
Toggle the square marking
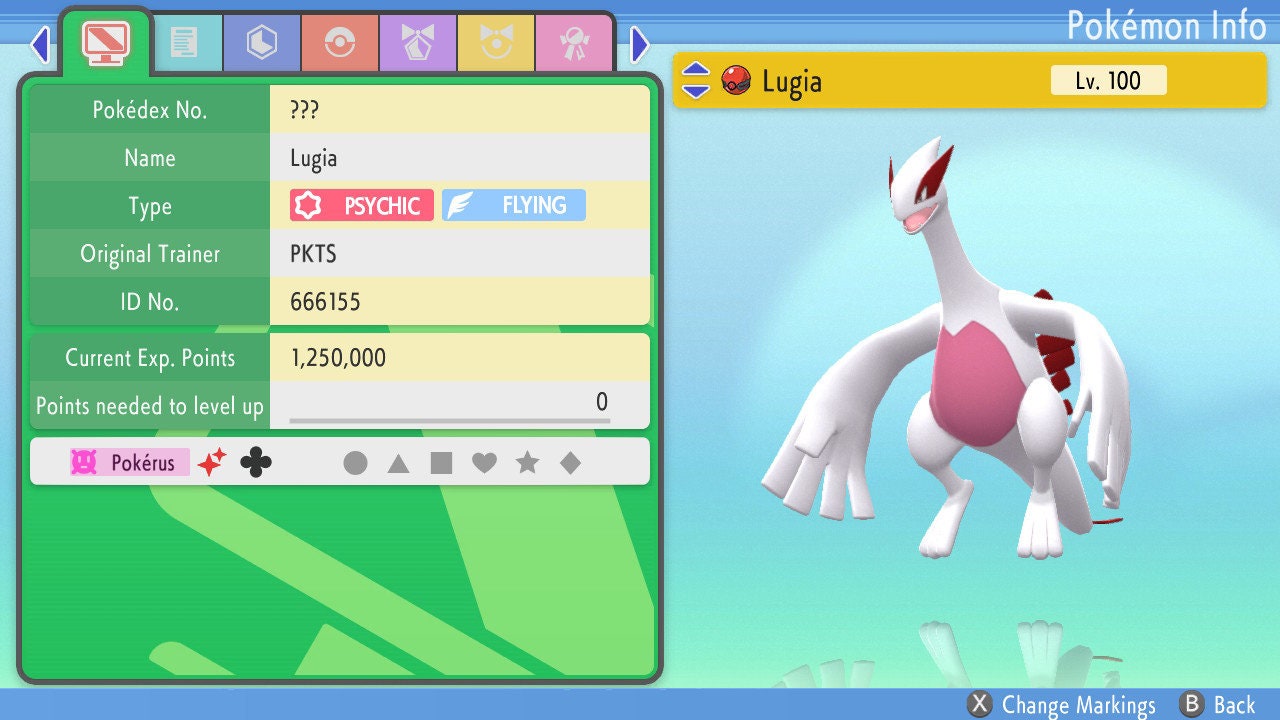(441, 463)
